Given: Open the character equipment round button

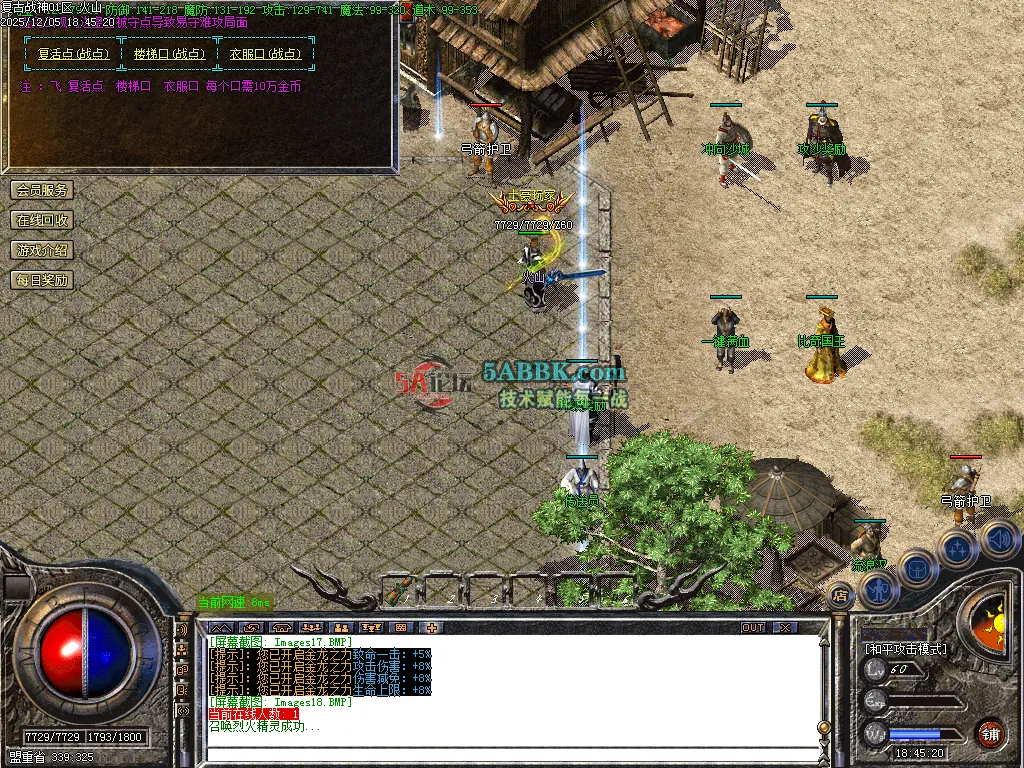Looking at the screenshot, I should coord(878,590).
